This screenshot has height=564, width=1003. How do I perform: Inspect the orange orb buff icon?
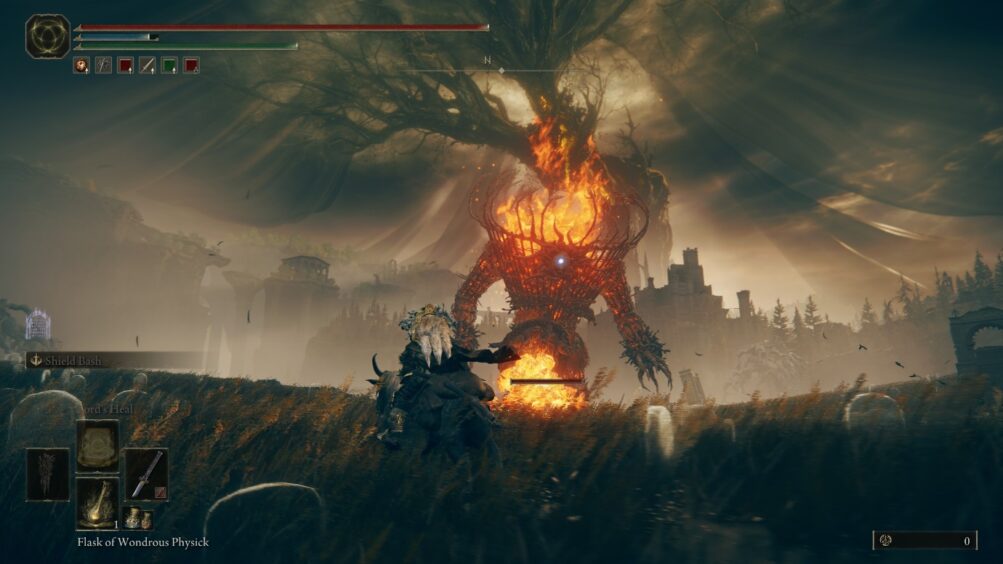click(x=81, y=65)
